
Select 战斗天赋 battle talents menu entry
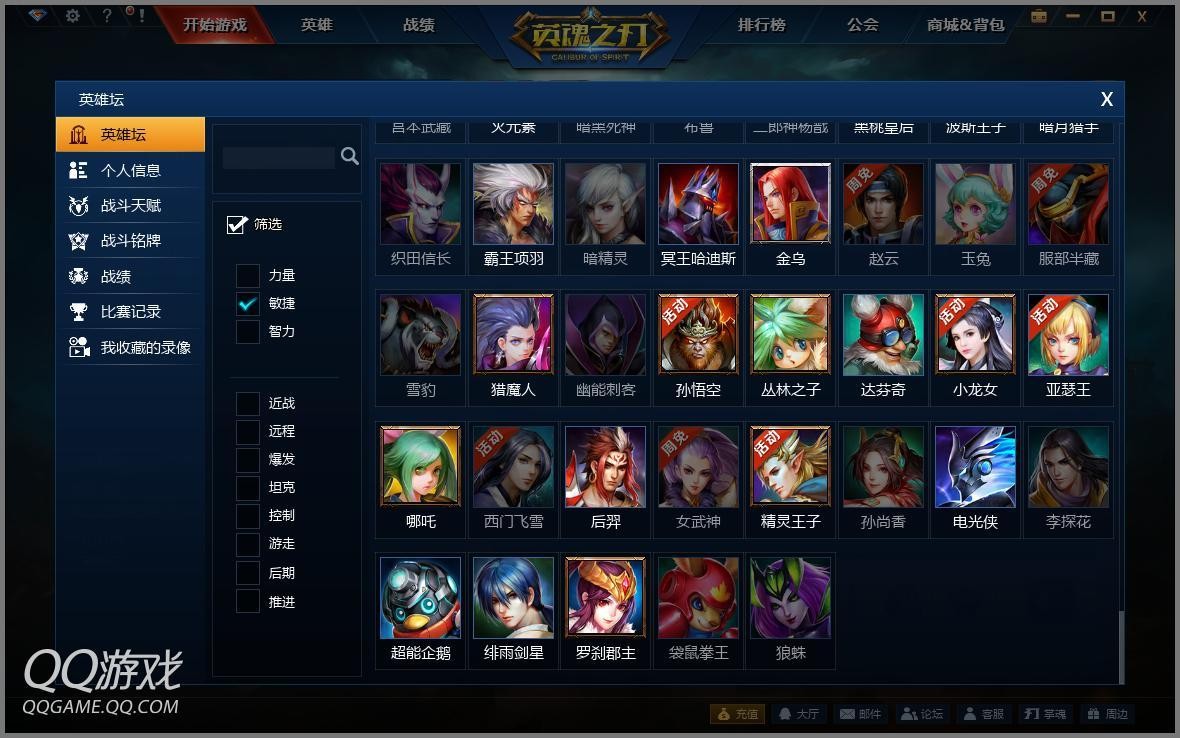[x=130, y=205]
